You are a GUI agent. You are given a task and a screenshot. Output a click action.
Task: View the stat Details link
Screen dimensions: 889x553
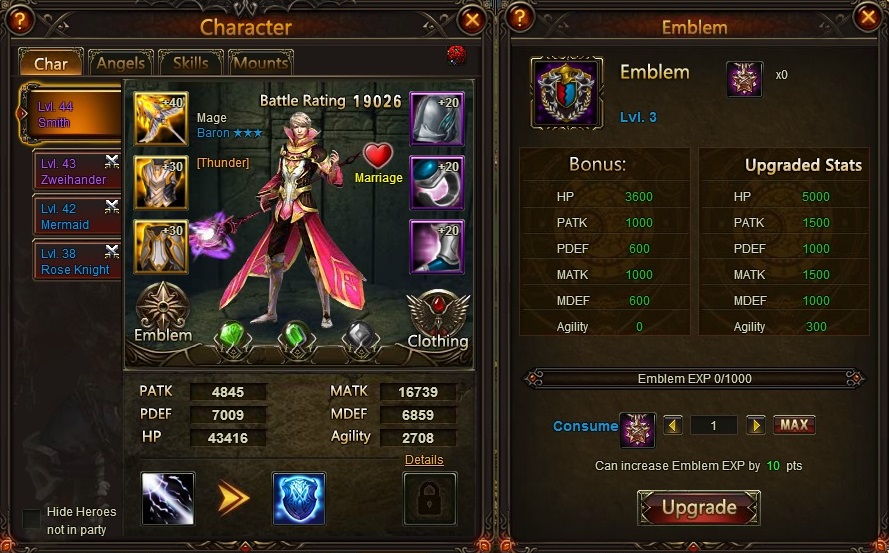click(424, 460)
